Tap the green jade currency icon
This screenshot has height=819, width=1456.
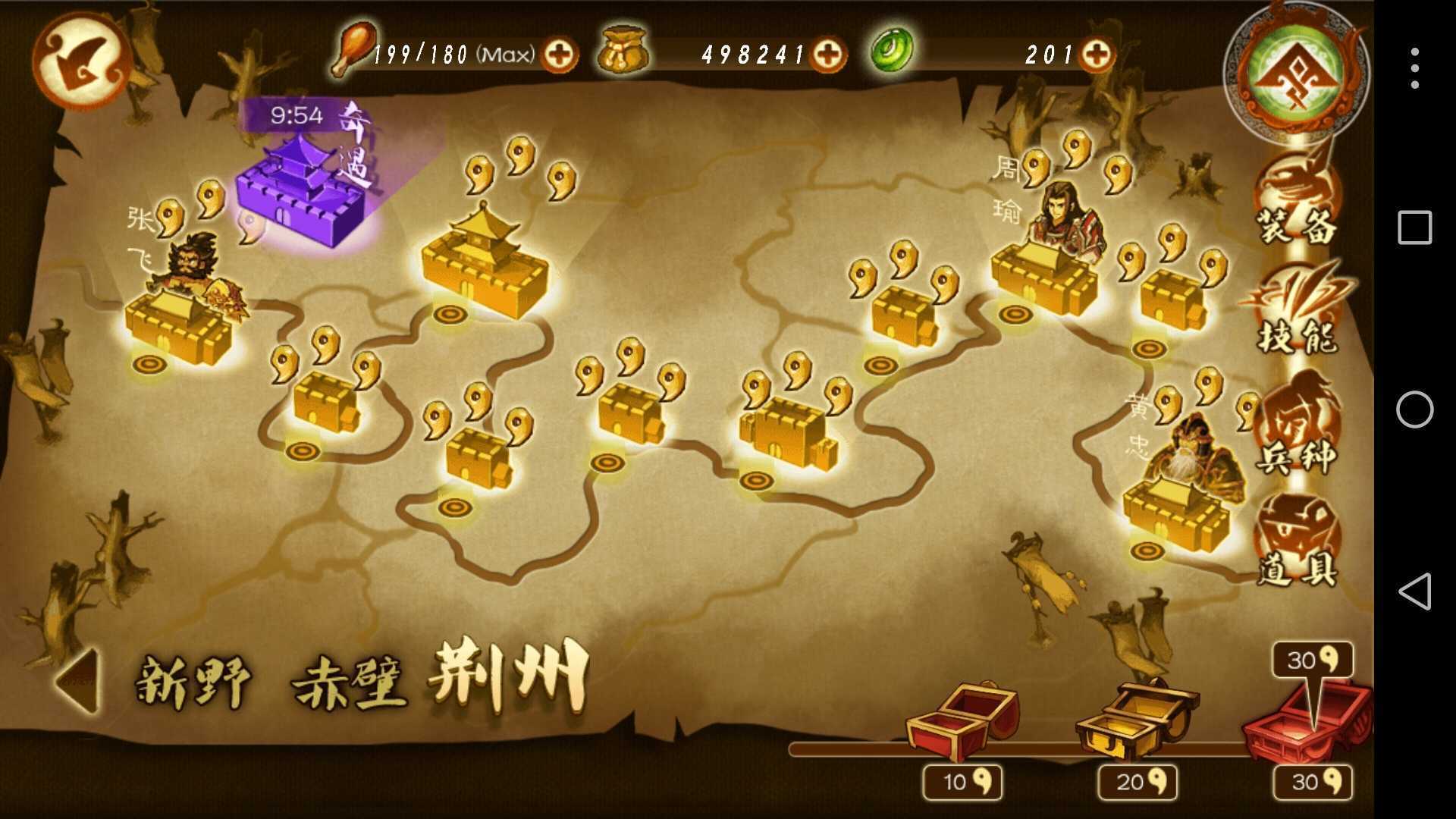[x=891, y=52]
